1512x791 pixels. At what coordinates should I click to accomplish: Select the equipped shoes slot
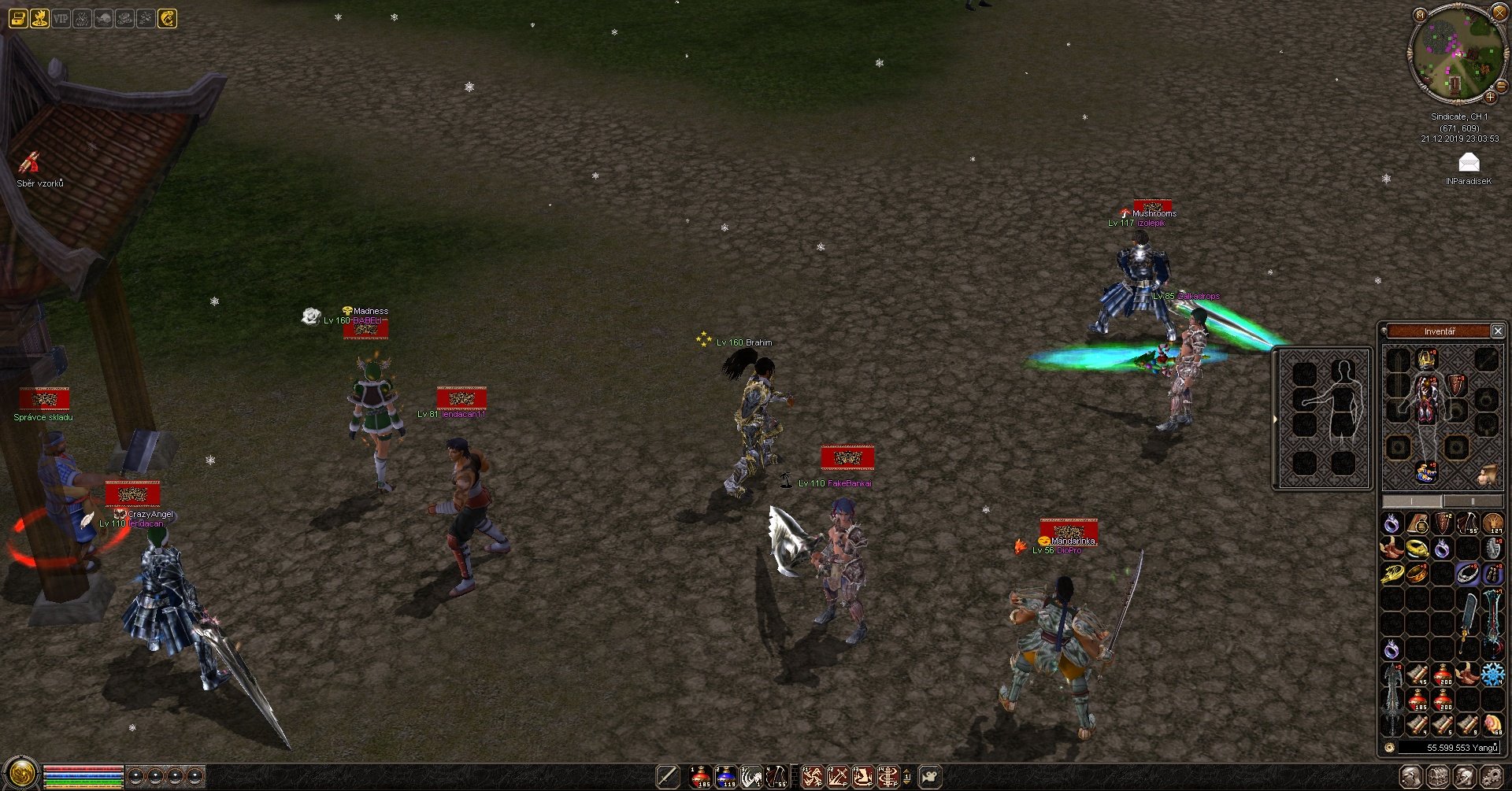(x=1426, y=472)
